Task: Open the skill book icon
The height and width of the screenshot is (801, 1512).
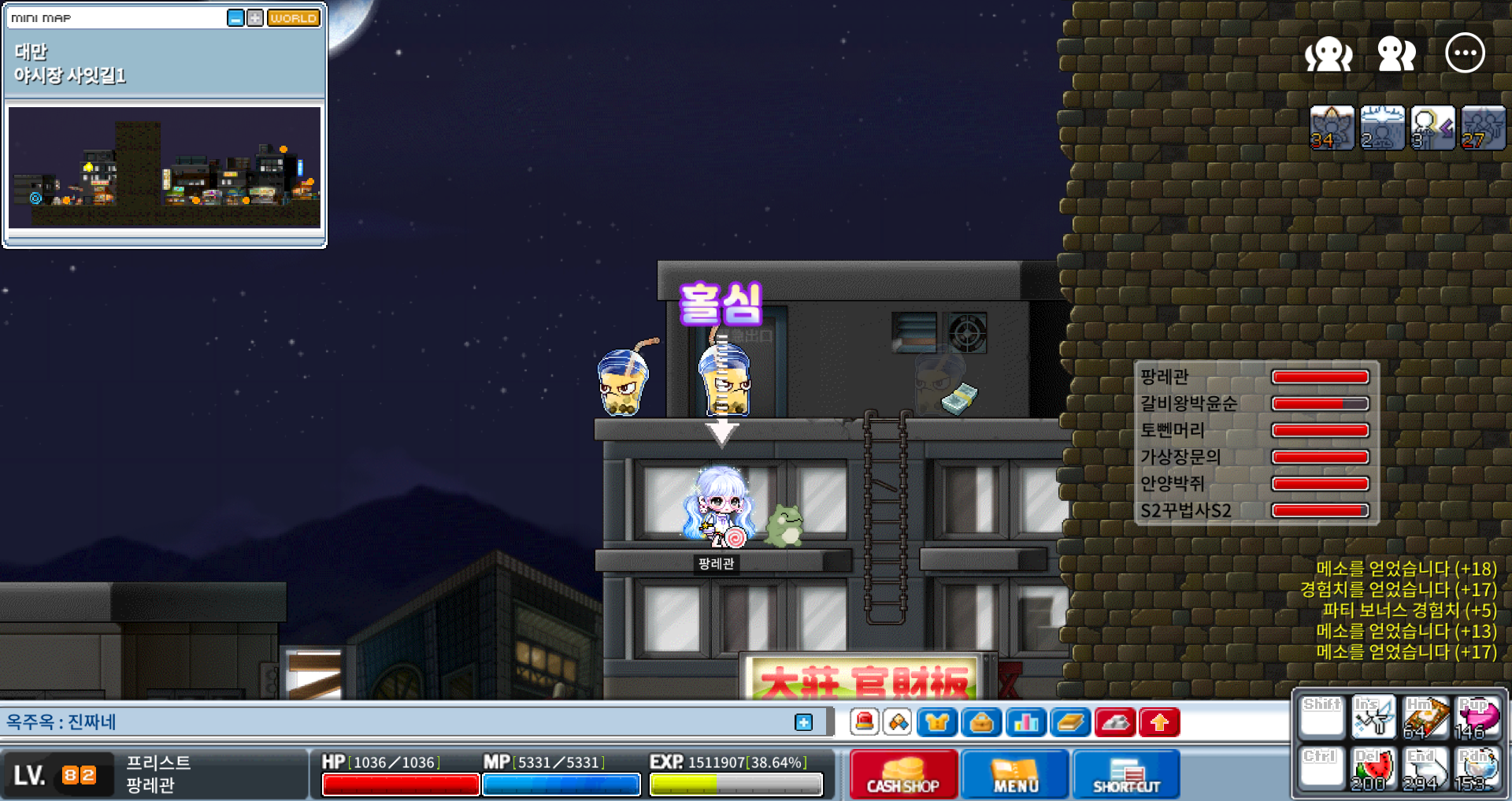Action: pyautogui.click(x=1070, y=722)
